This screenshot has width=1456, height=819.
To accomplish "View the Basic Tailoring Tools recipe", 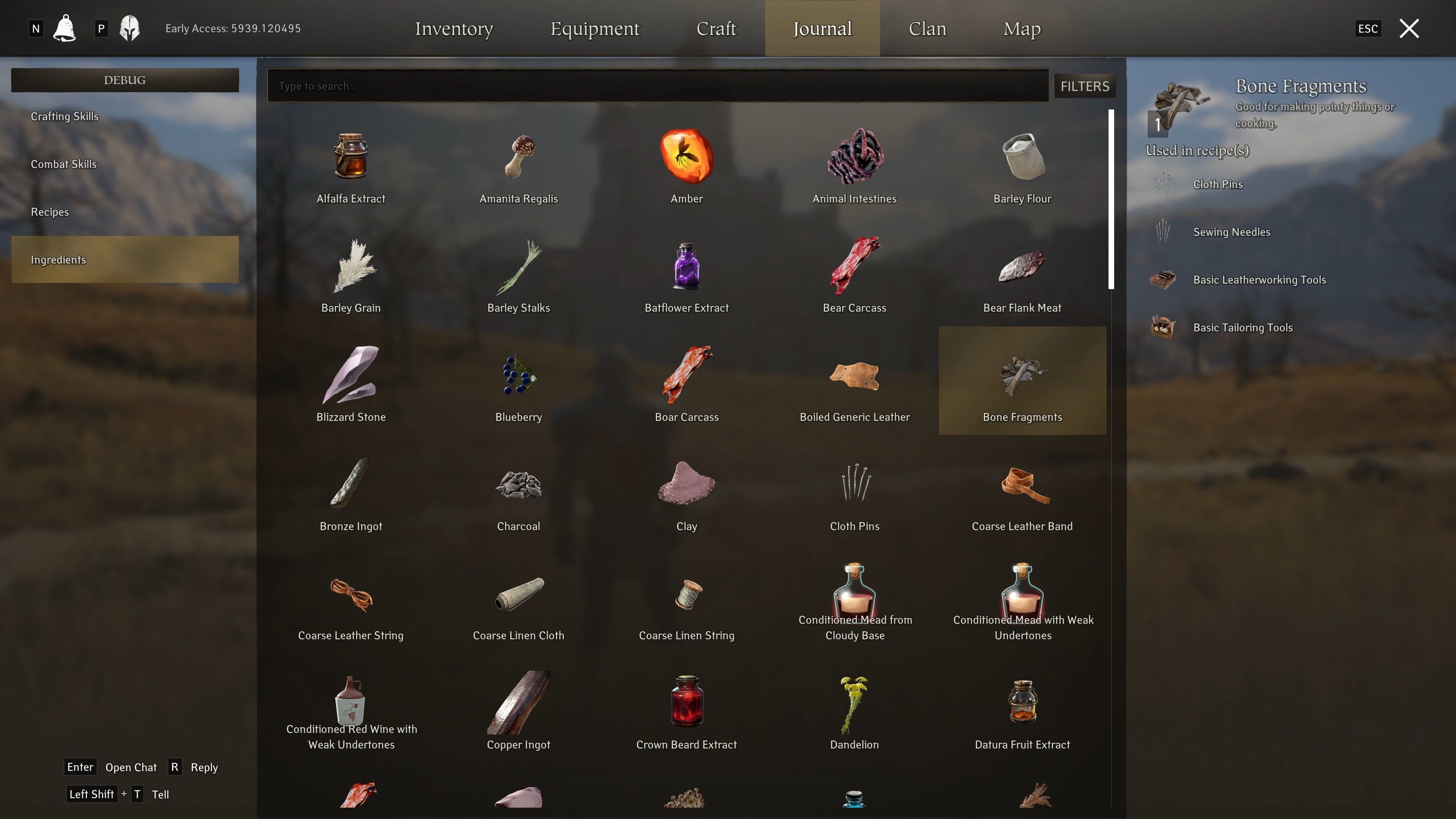I will [1243, 327].
